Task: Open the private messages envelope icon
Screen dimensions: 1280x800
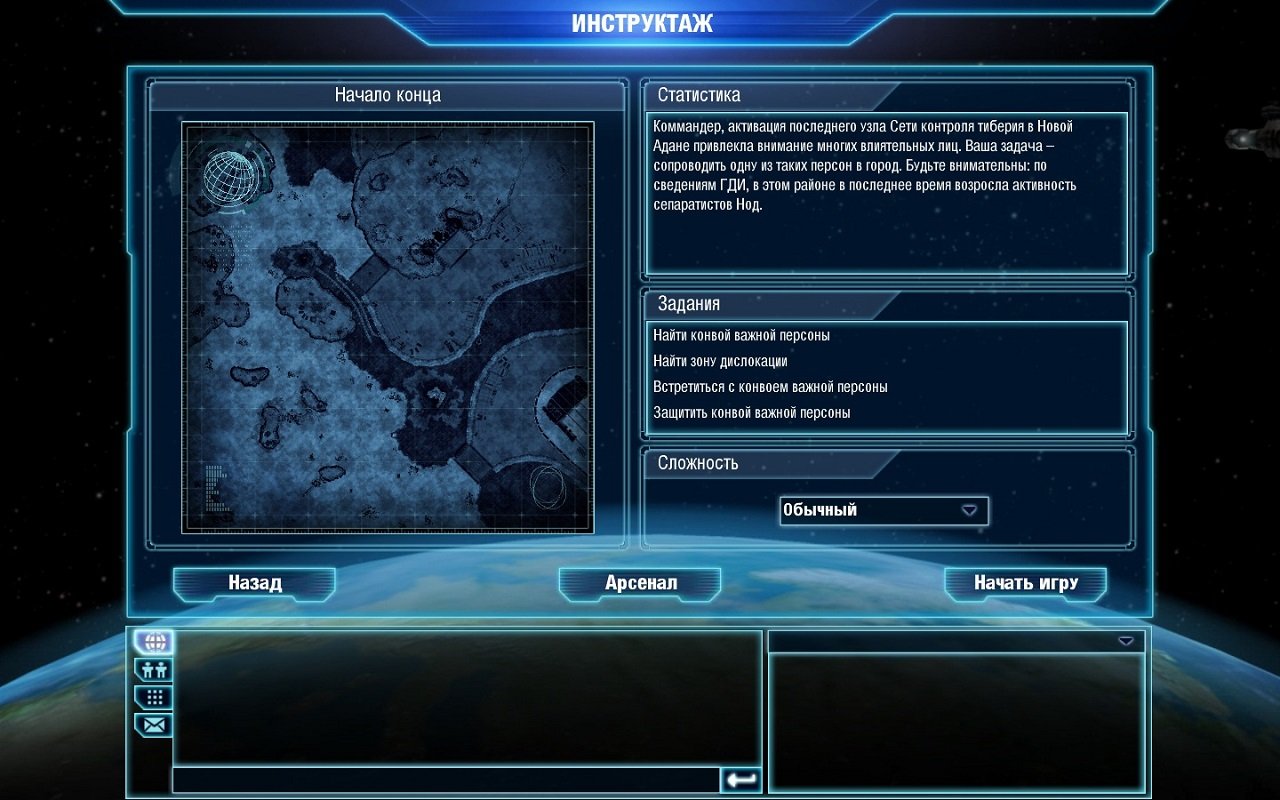Action: [x=152, y=724]
